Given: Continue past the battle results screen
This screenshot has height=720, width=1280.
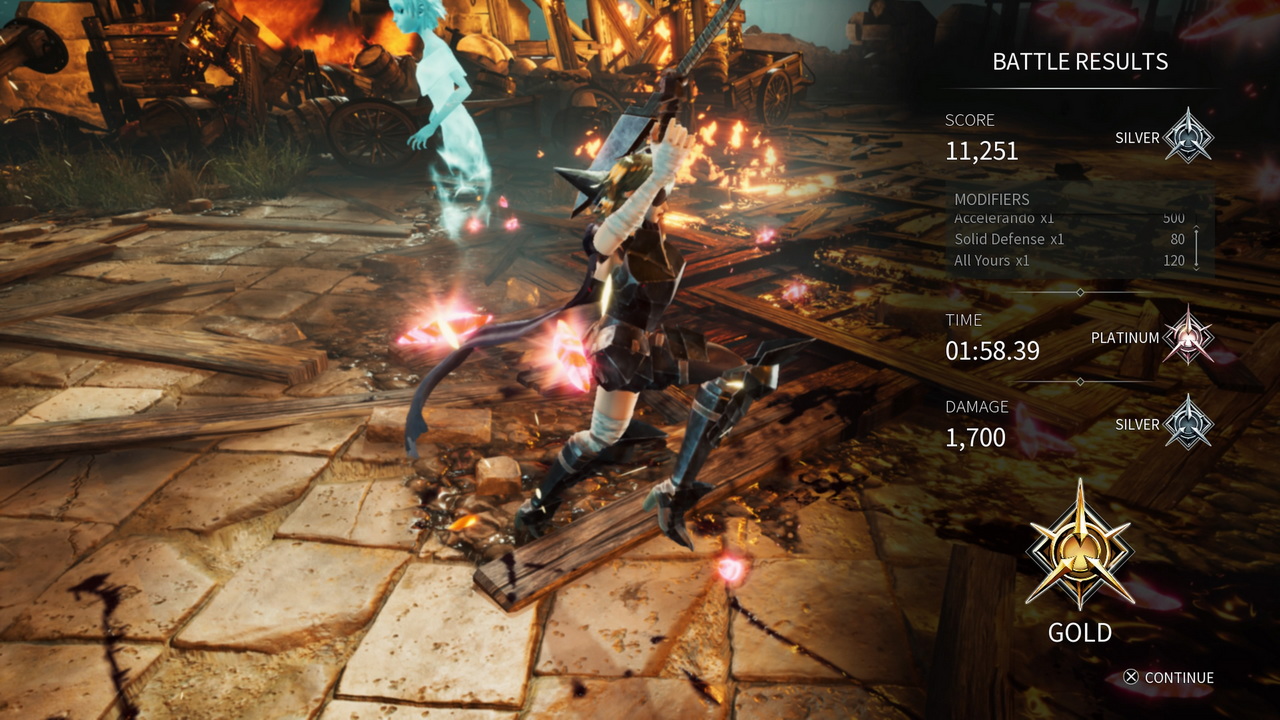Looking at the screenshot, I should click(x=1167, y=677).
